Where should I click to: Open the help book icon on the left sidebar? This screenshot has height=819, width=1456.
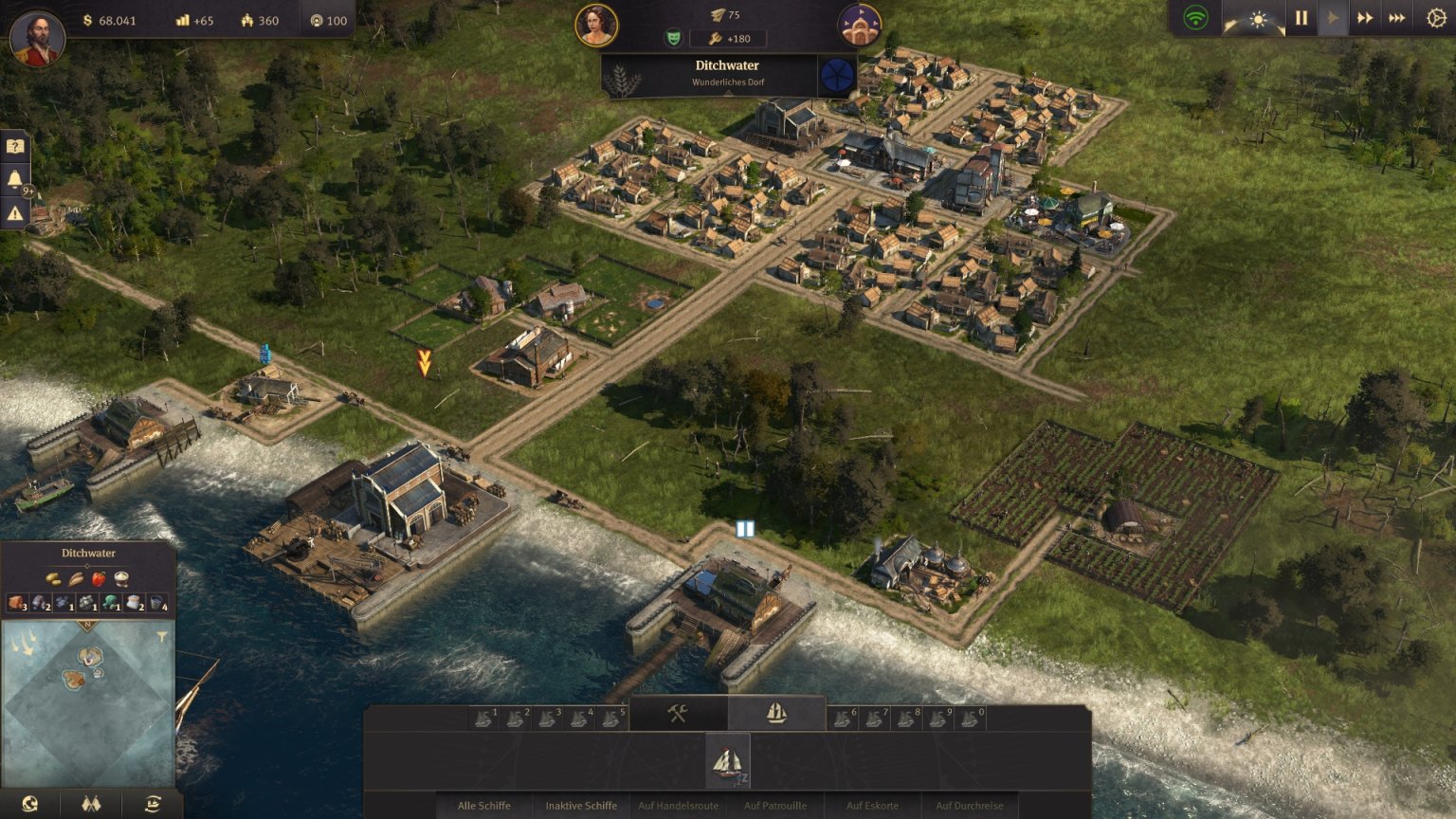[14, 144]
